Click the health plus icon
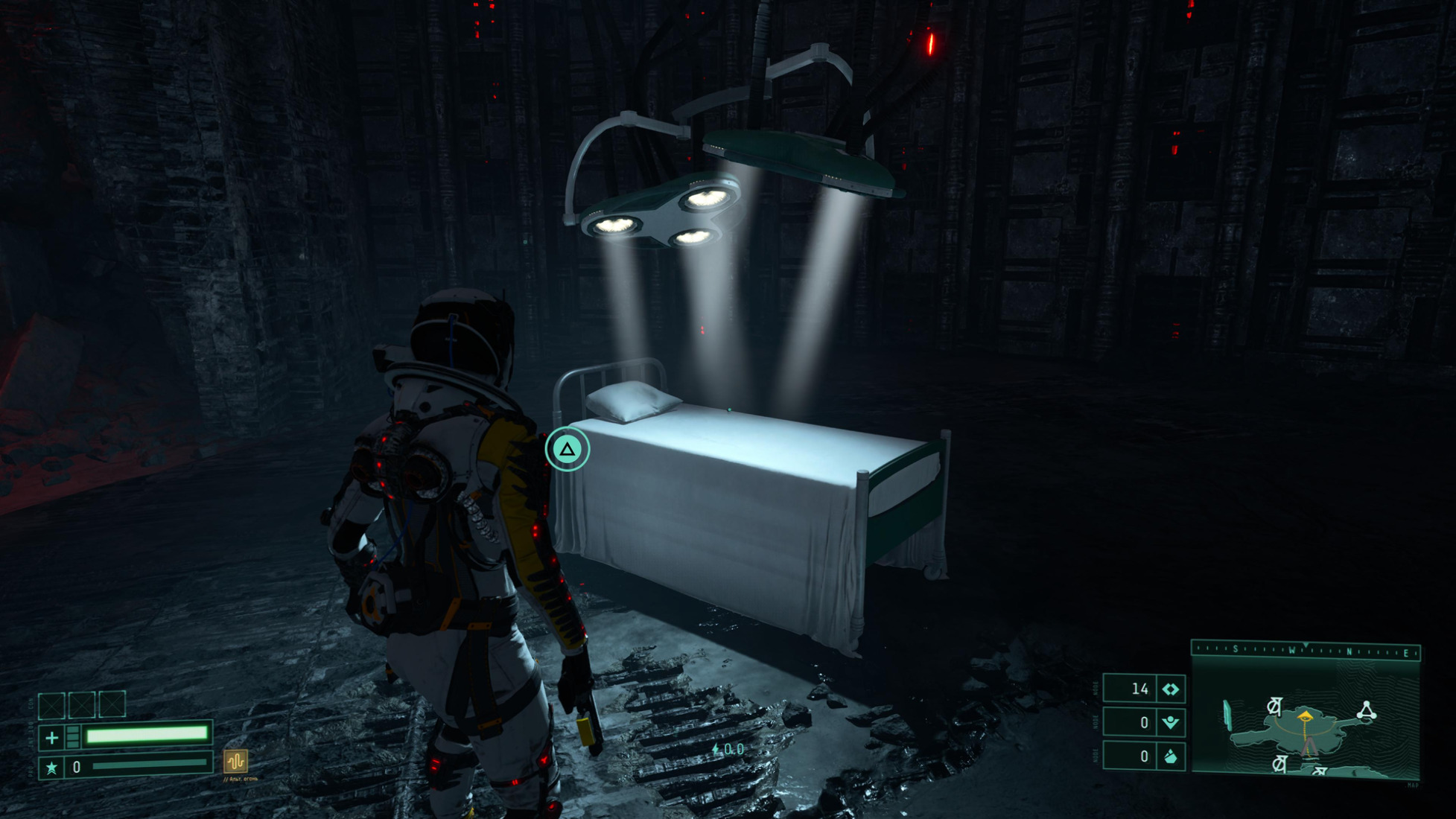 pos(51,738)
